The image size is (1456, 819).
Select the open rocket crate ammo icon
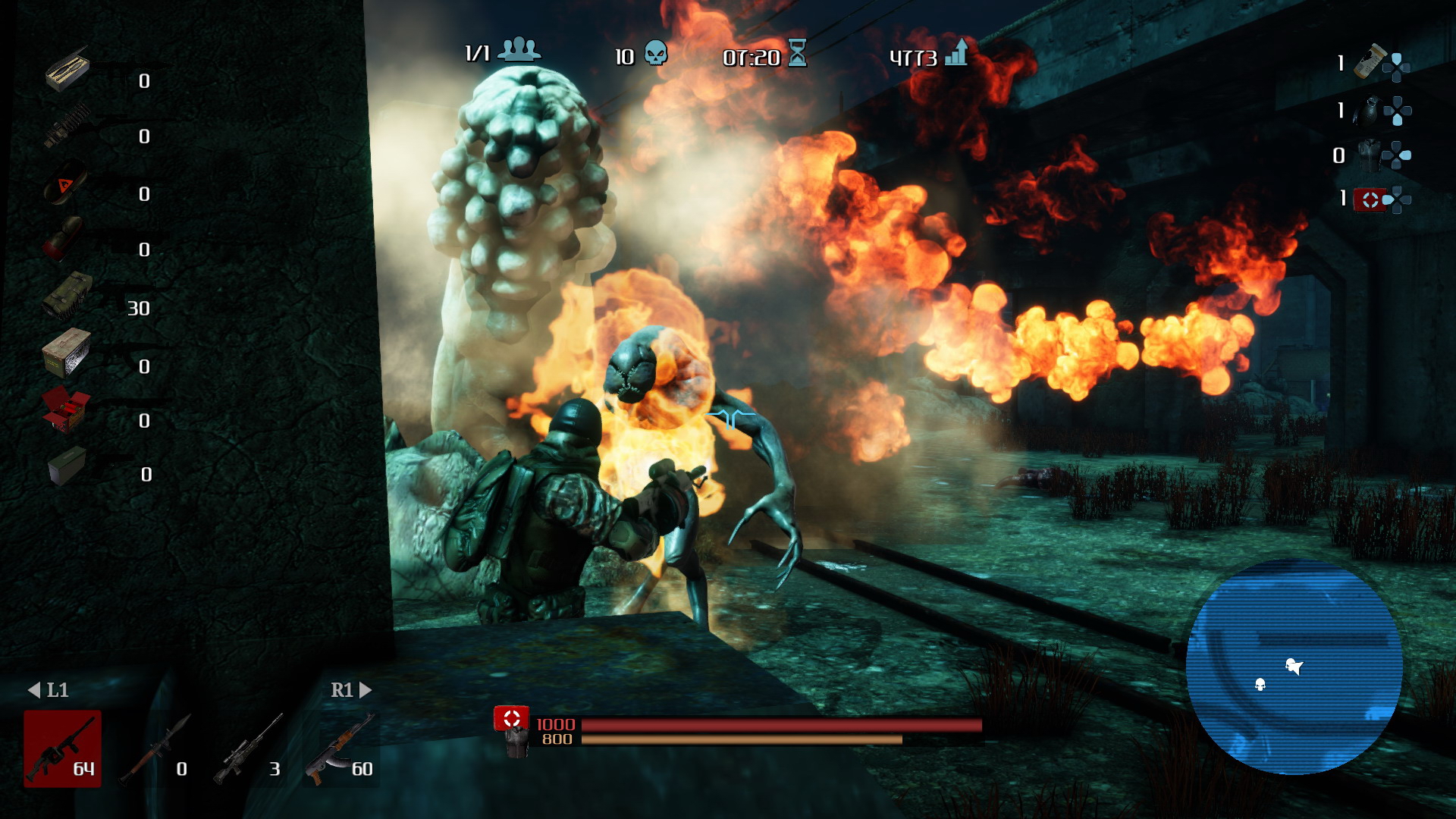(67, 70)
